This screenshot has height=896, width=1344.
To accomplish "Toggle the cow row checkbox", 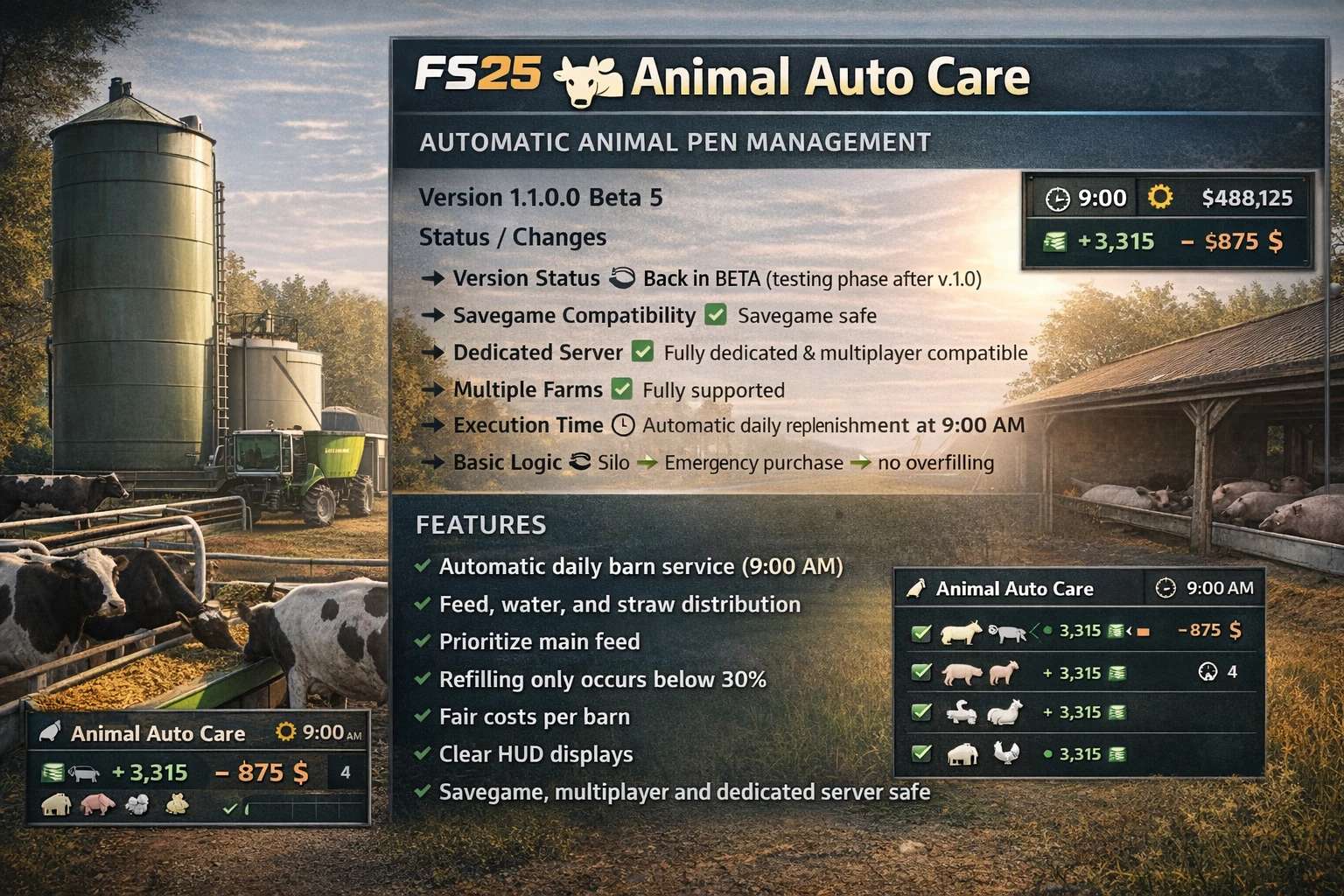I will pyautogui.click(x=920, y=633).
